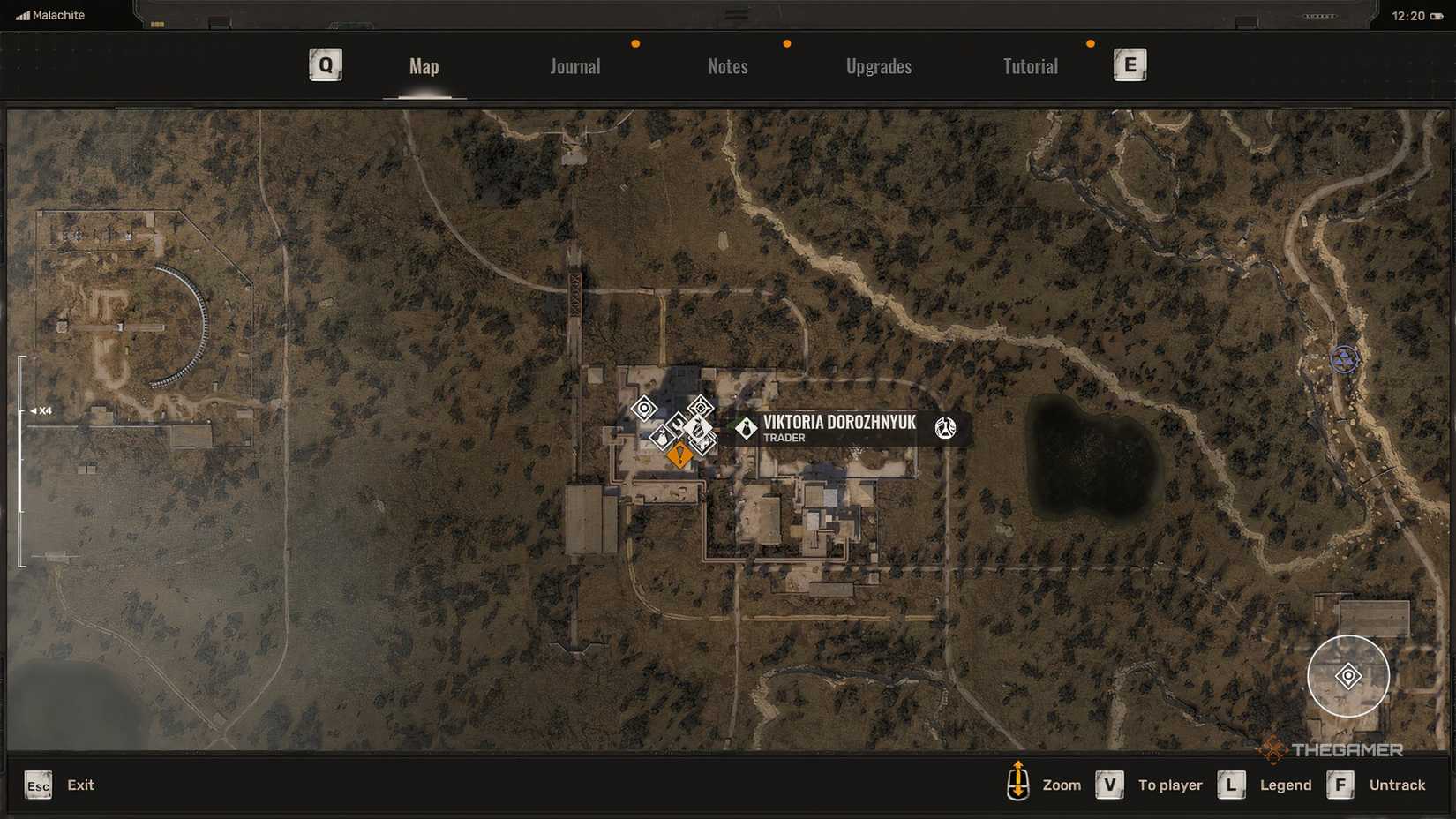Image resolution: width=1456 pixels, height=819 pixels.
Task: Click the guide target-diamond icon near the base
Action: [701, 408]
